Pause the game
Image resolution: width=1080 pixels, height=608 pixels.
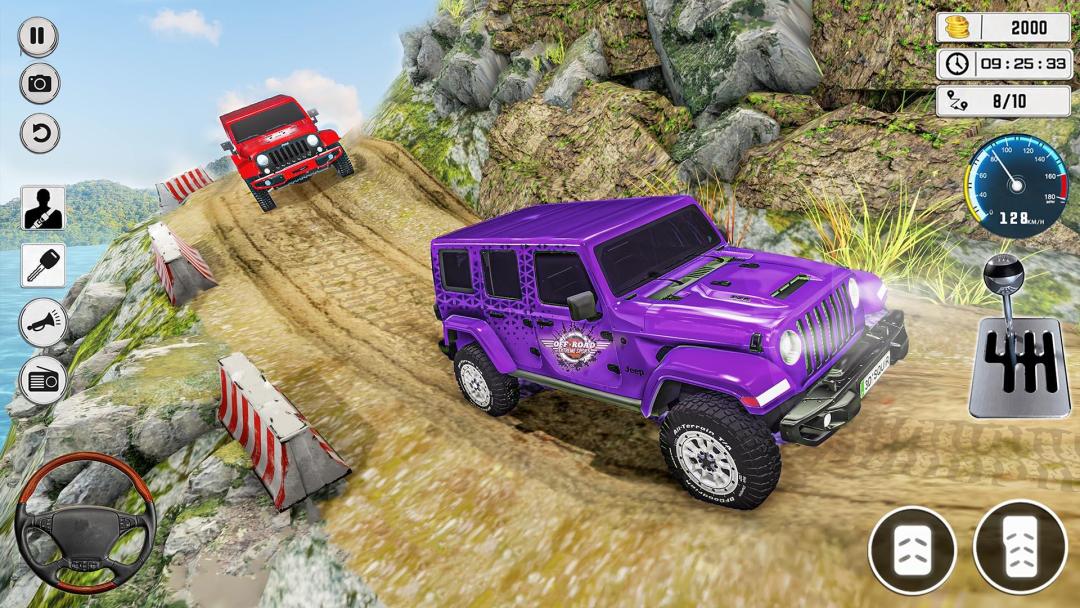[38, 37]
